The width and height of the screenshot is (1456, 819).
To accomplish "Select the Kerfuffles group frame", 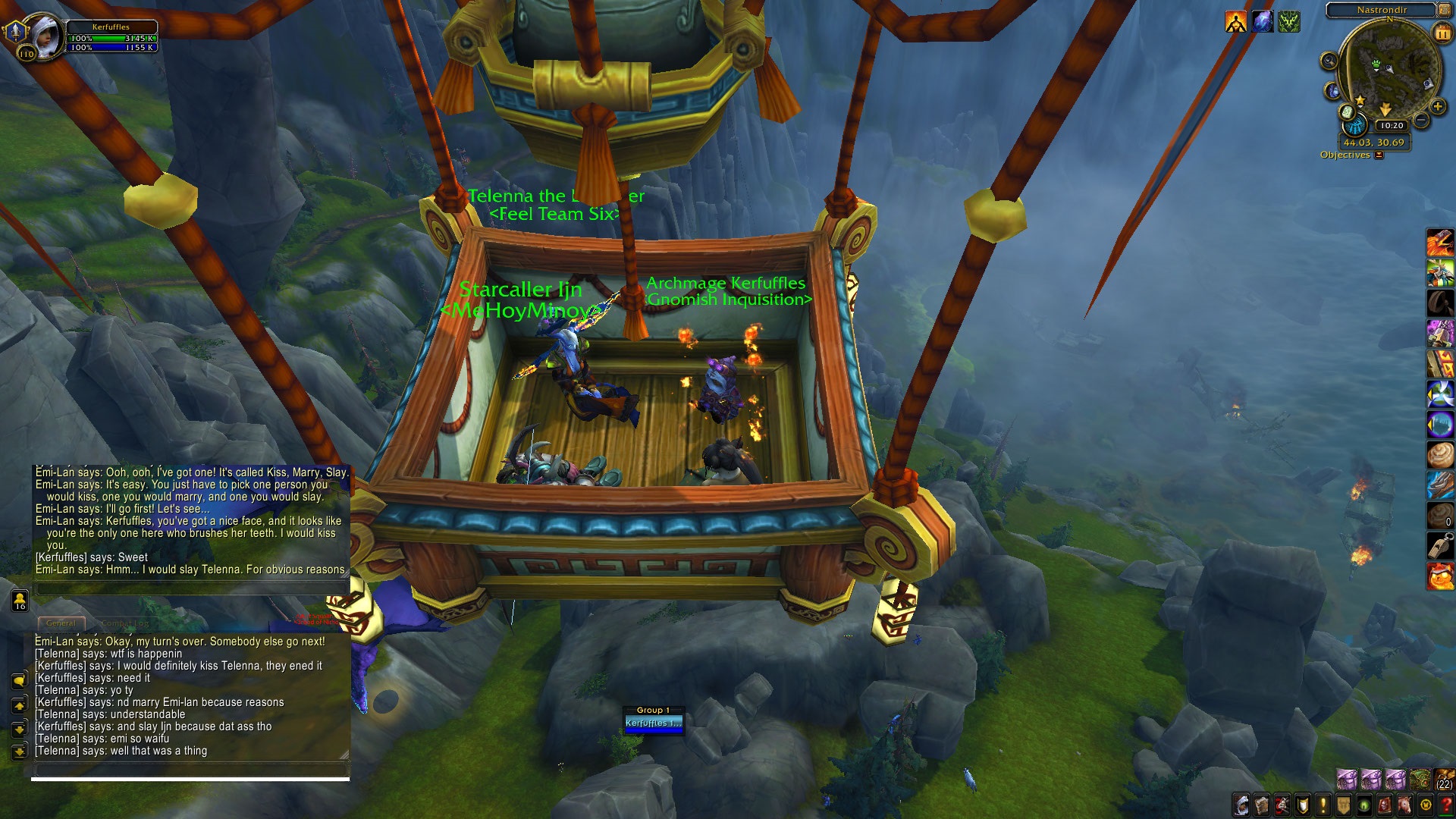I will [x=653, y=723].
